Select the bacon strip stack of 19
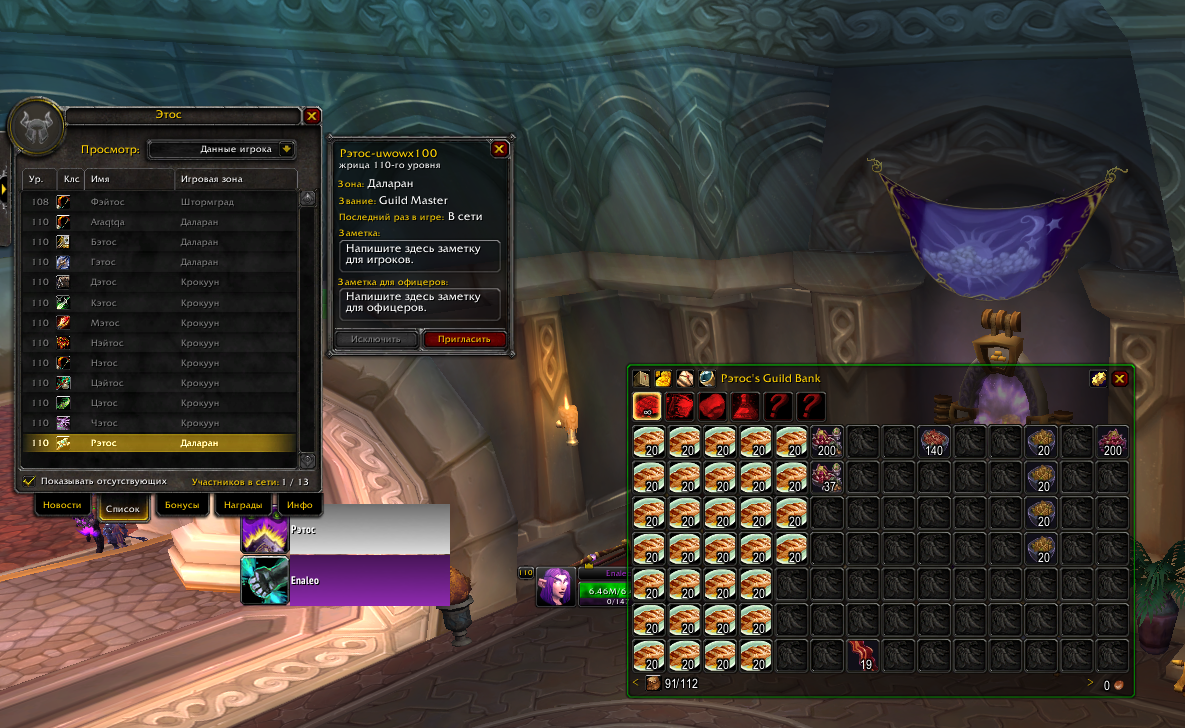The image size is (1185, 728). point(863,656)
